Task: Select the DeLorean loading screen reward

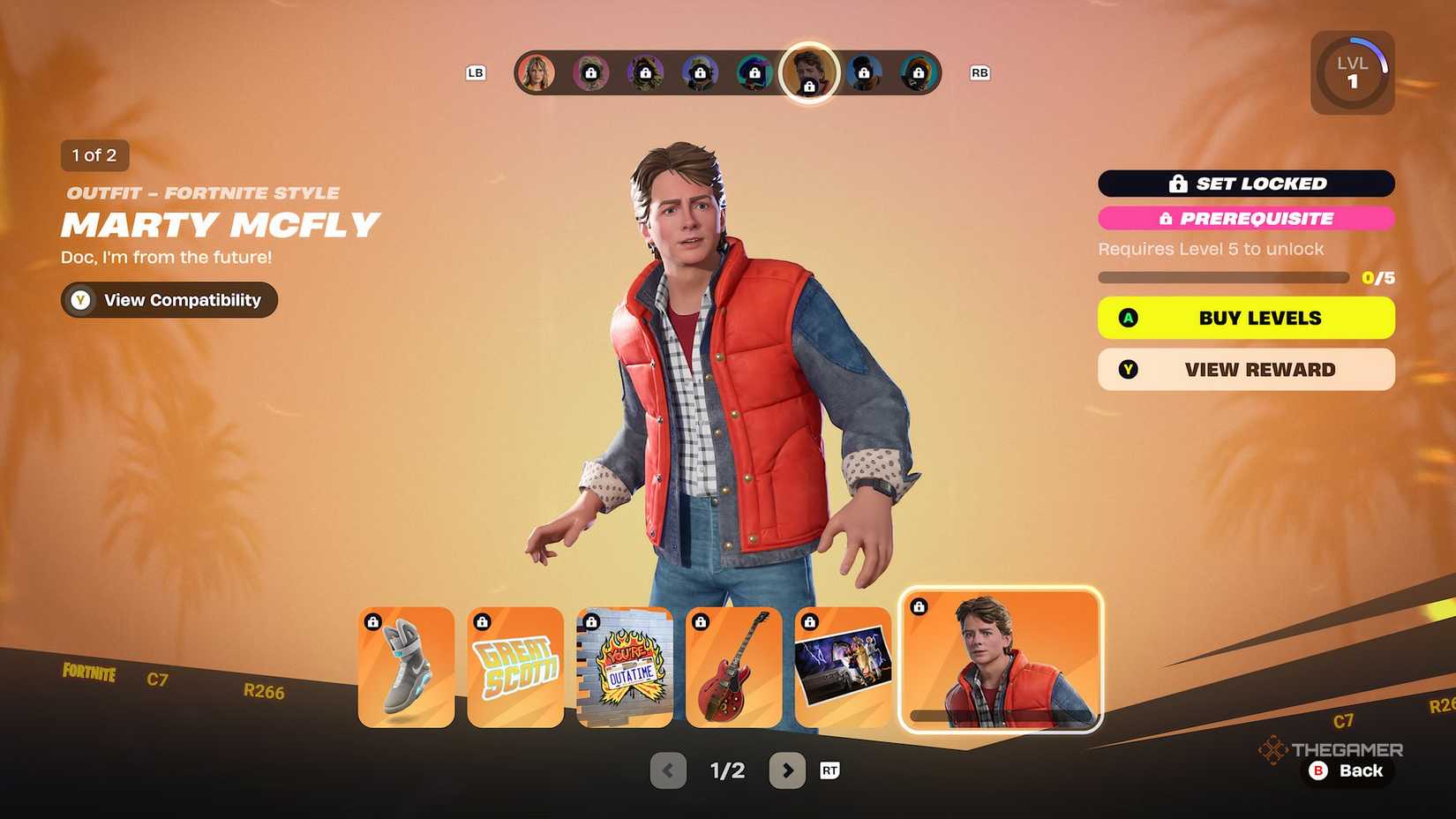Action: pos(844,666)
